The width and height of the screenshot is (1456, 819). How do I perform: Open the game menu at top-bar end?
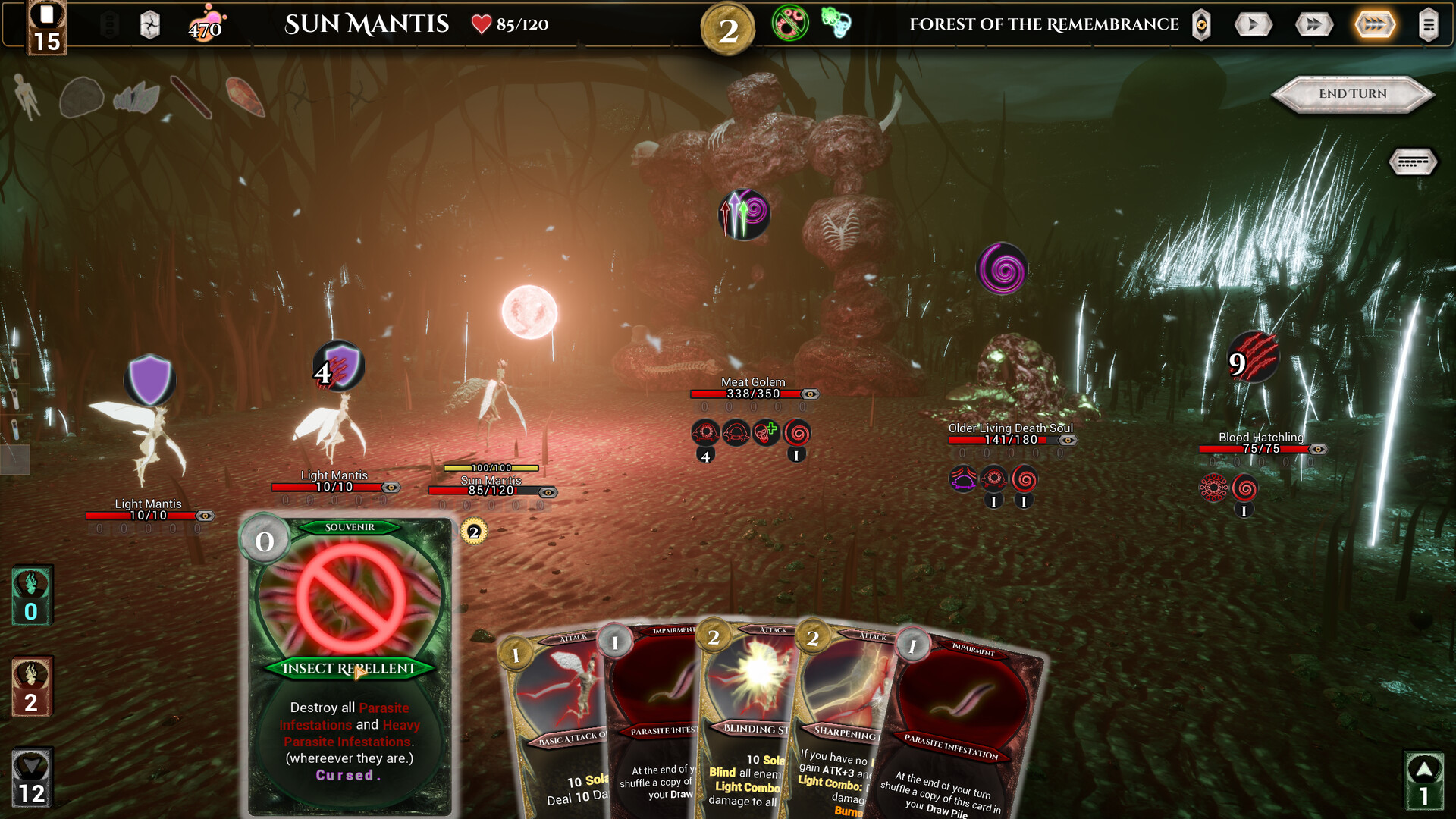1428,25
